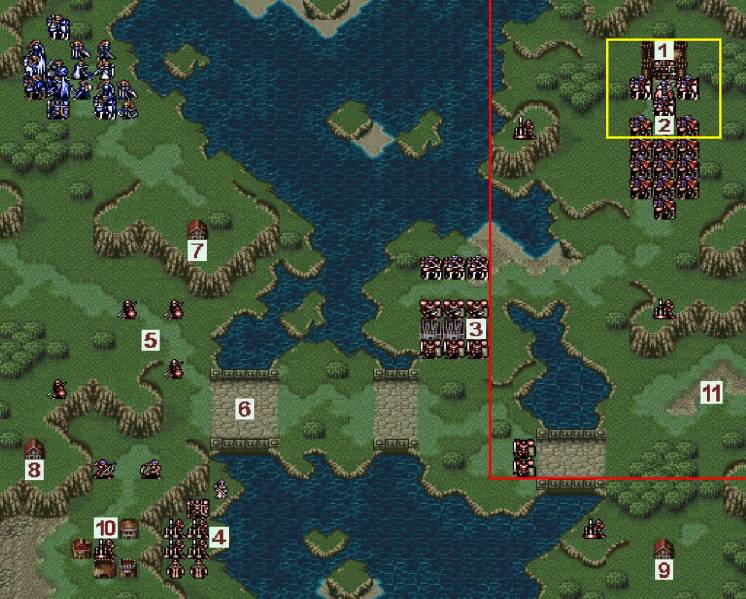Select marker 6 on the stone bridge
746x599 pixels.
coord(243,408)
